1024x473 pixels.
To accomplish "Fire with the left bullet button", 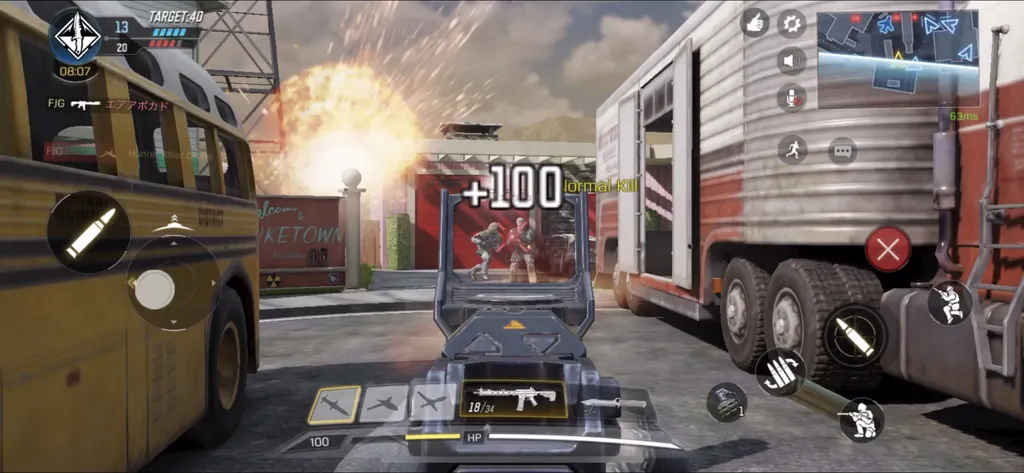I will tap(88, 232).
